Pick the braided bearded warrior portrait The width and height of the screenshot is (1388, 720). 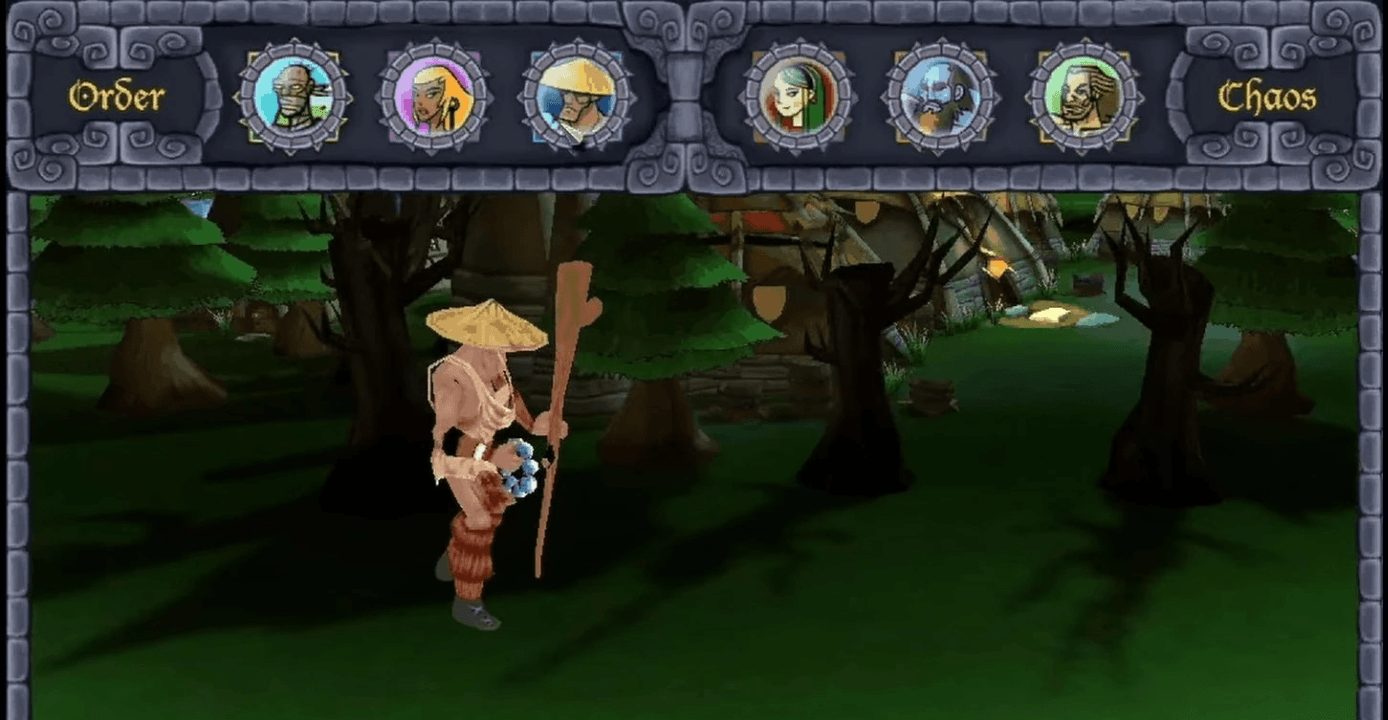tap(1084, 97)
